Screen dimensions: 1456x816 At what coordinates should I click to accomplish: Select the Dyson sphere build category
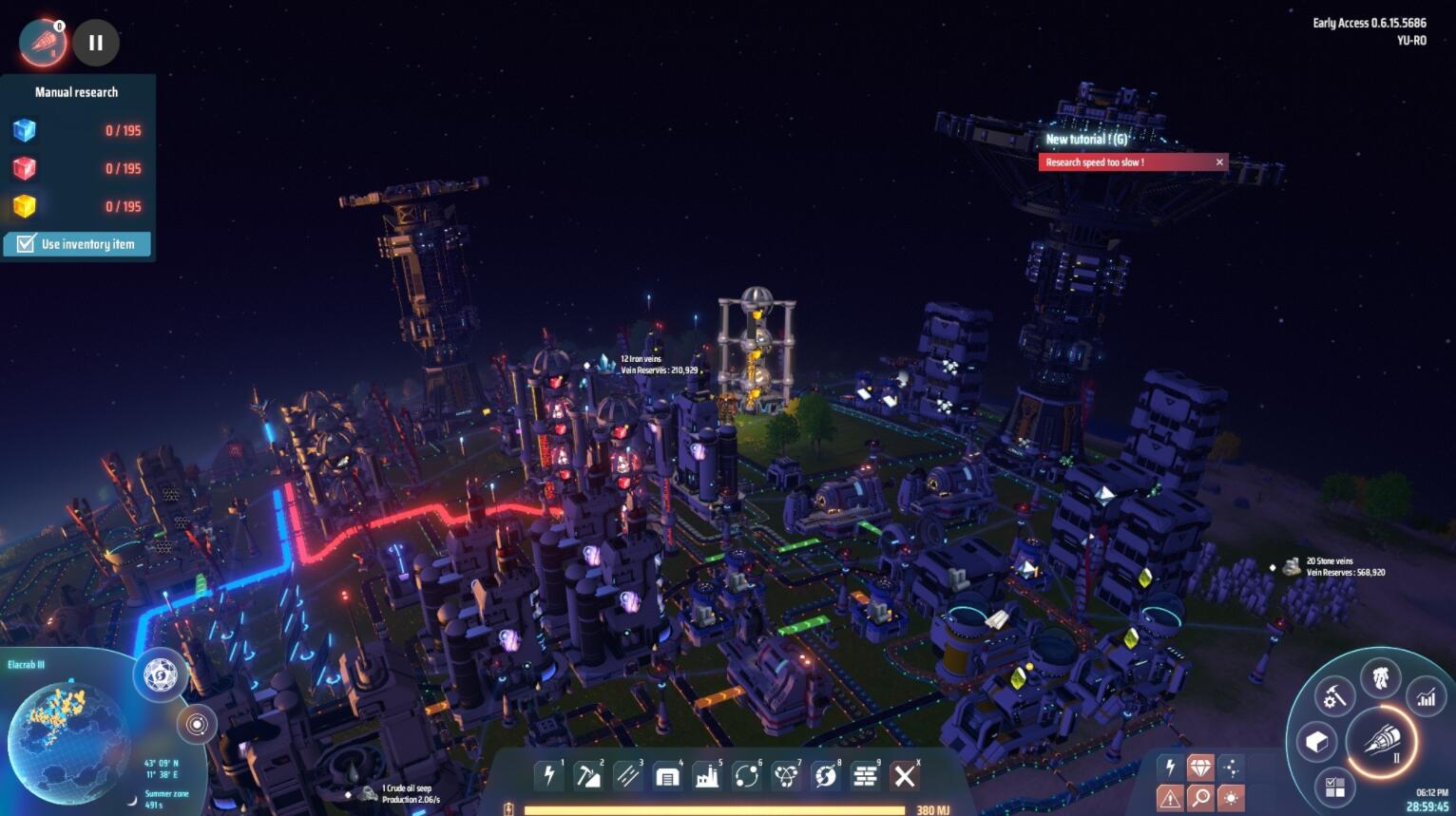(x=825, y=776)
